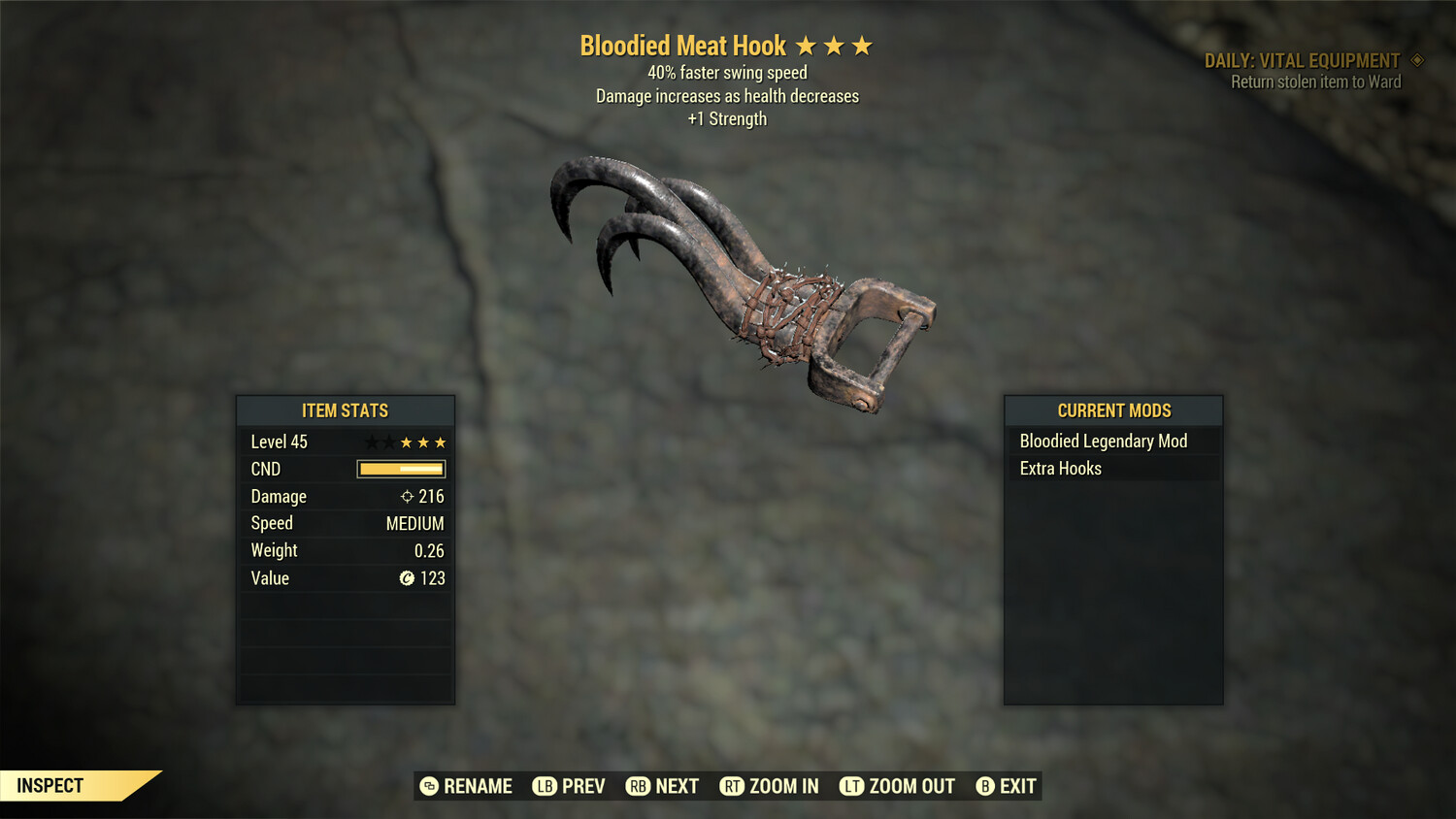Viewport: 1456px width, 819px height.
Task: Click the RB button icon beside NEXT
Action: point(639,786)
